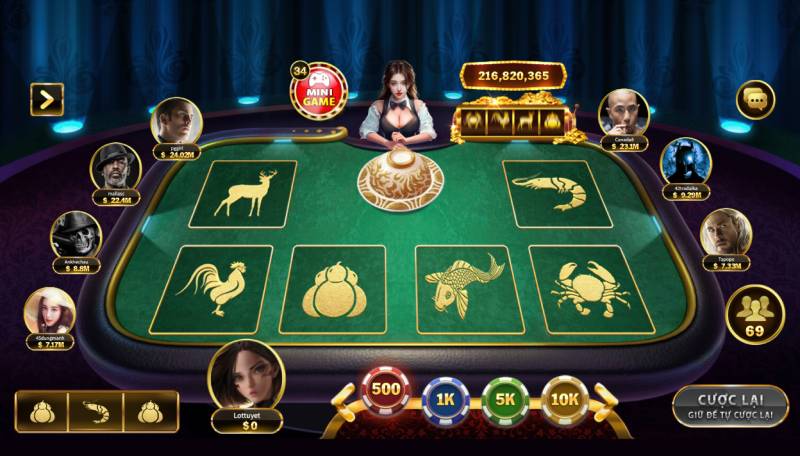Image resolution: width=800 pixels, height=456 pixels.
Task: View the jackpot pot display
Action: click(x=513, y=76)
